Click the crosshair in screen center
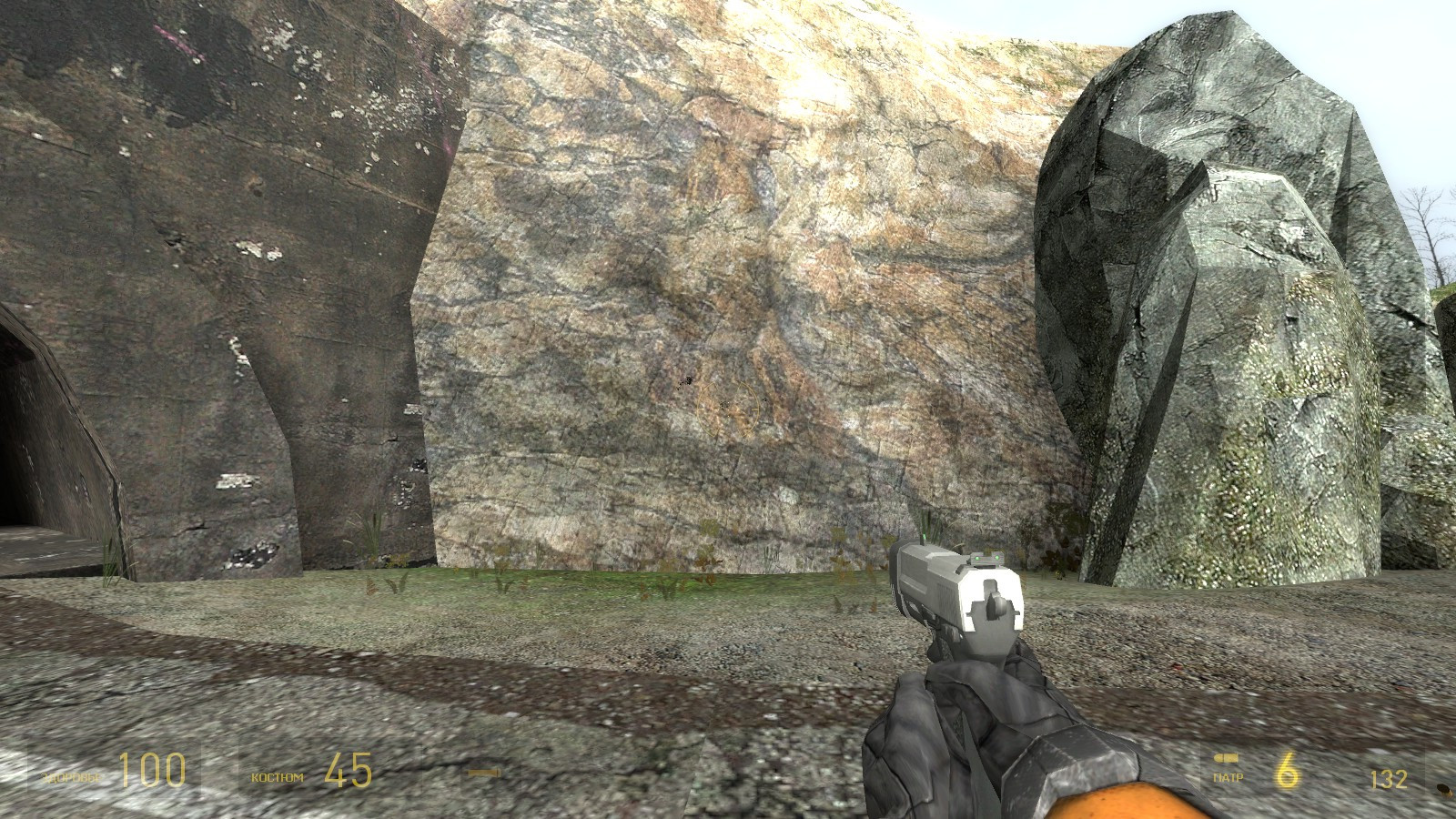 (728, 409)
